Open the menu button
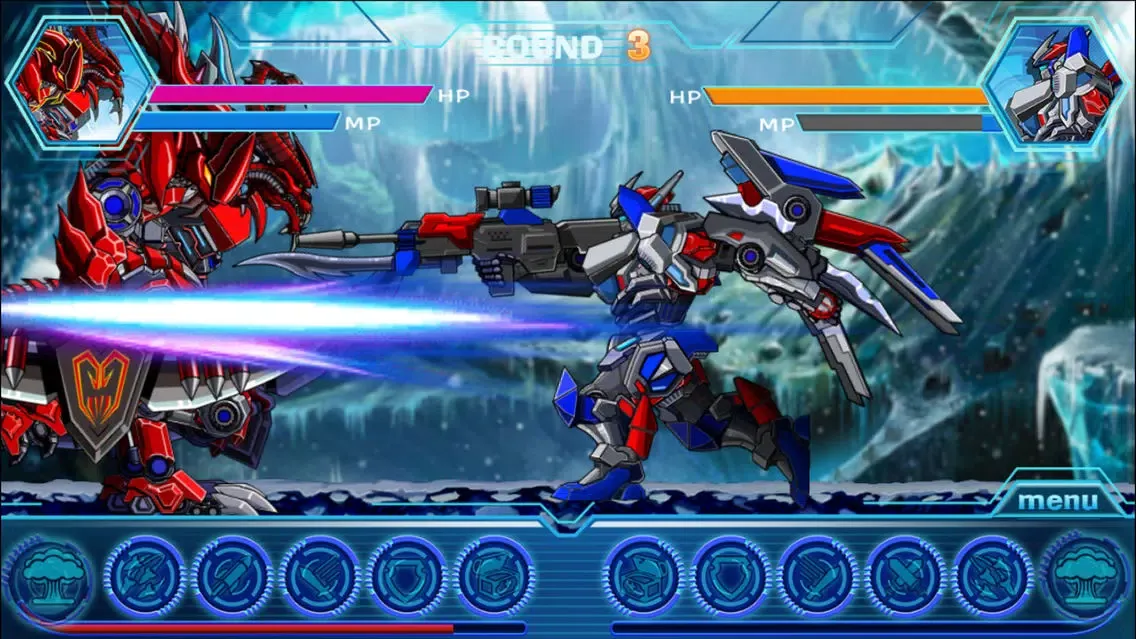The height and width of the screenshot is (639, 1136). (1057, 500)
